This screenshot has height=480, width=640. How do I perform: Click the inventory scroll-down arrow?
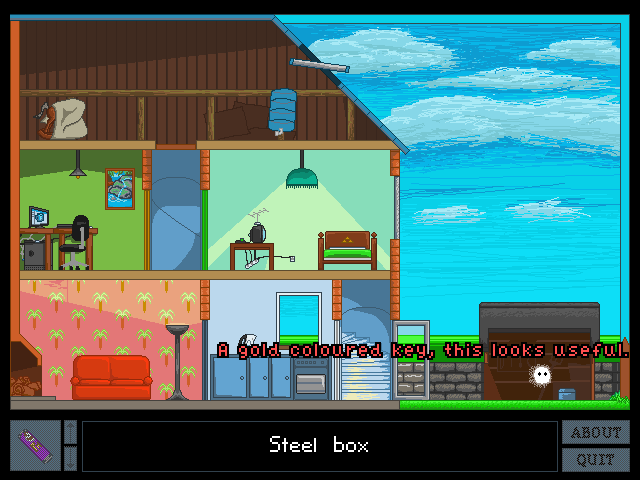click(x=70, y=458)
